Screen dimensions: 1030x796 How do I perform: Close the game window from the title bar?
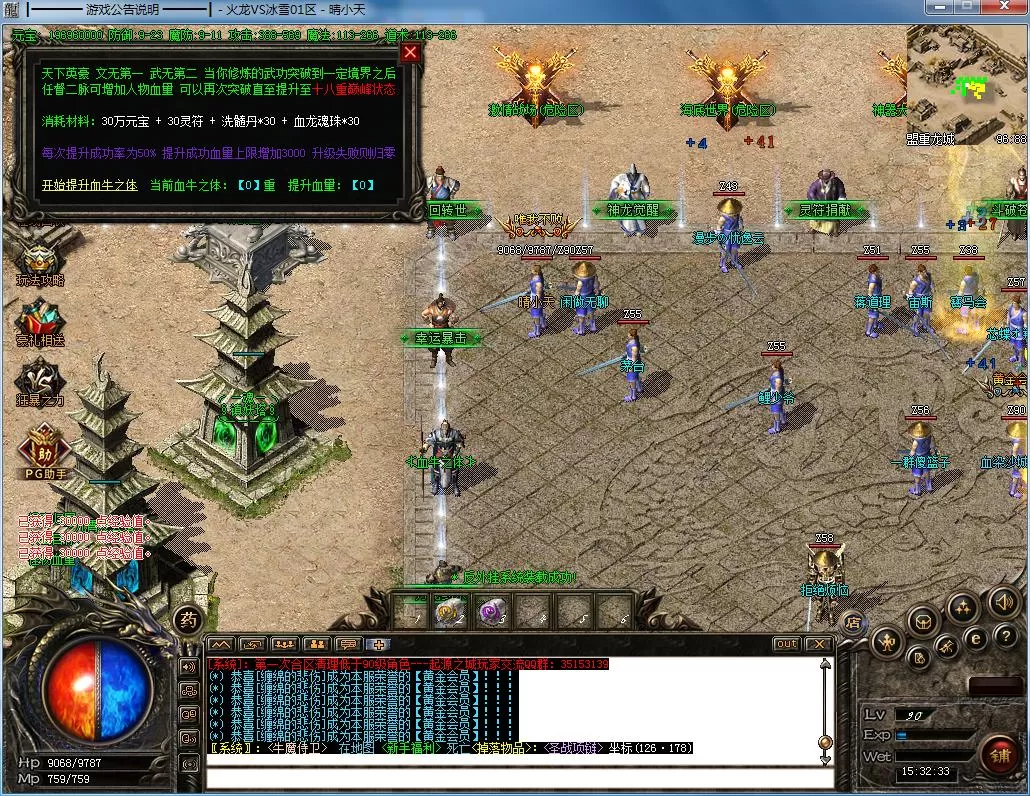(x=1004, y=7)
